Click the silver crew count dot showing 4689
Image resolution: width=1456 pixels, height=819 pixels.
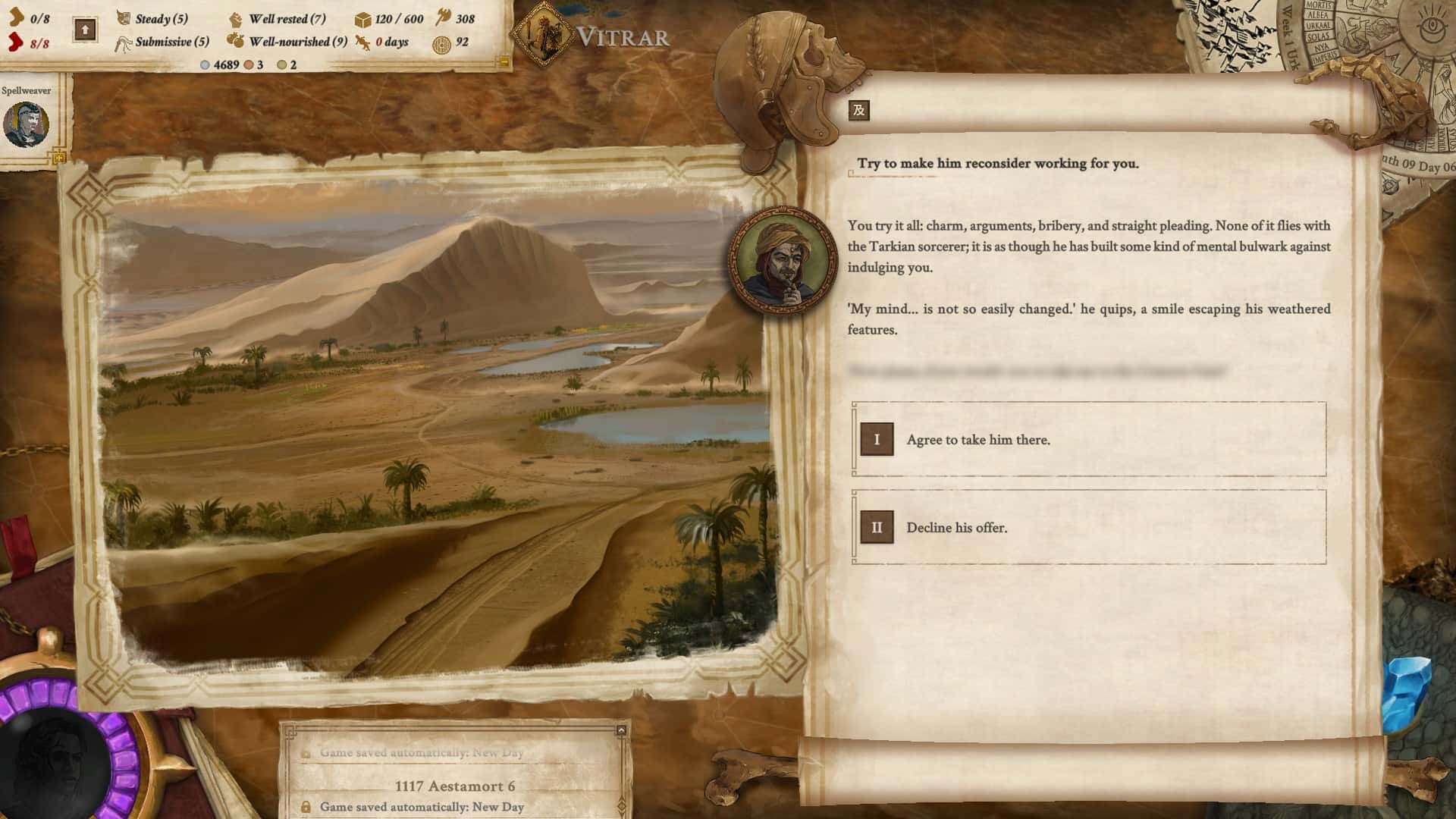coord(205,66)
